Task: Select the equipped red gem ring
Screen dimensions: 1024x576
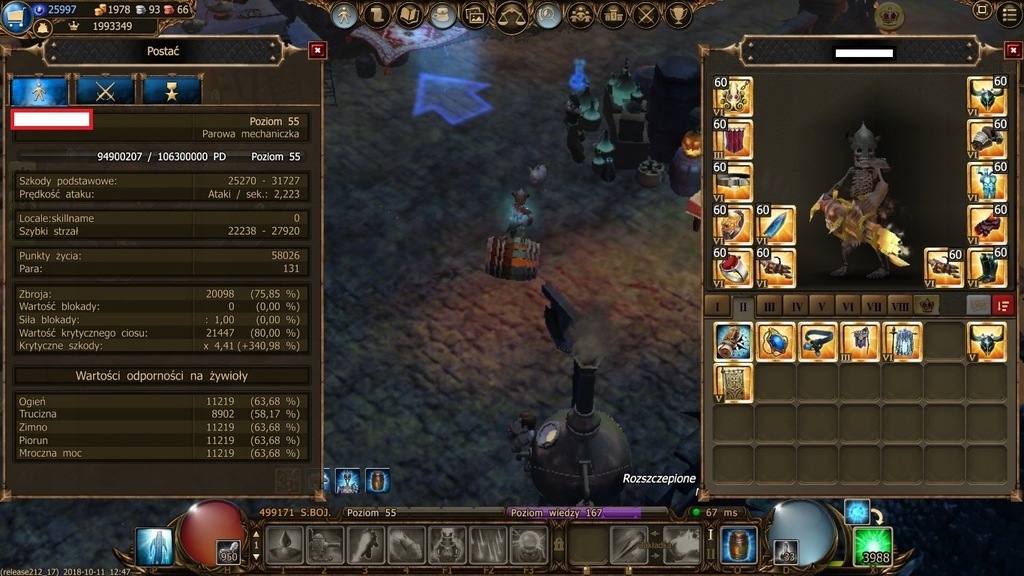Action: [733, 268]
